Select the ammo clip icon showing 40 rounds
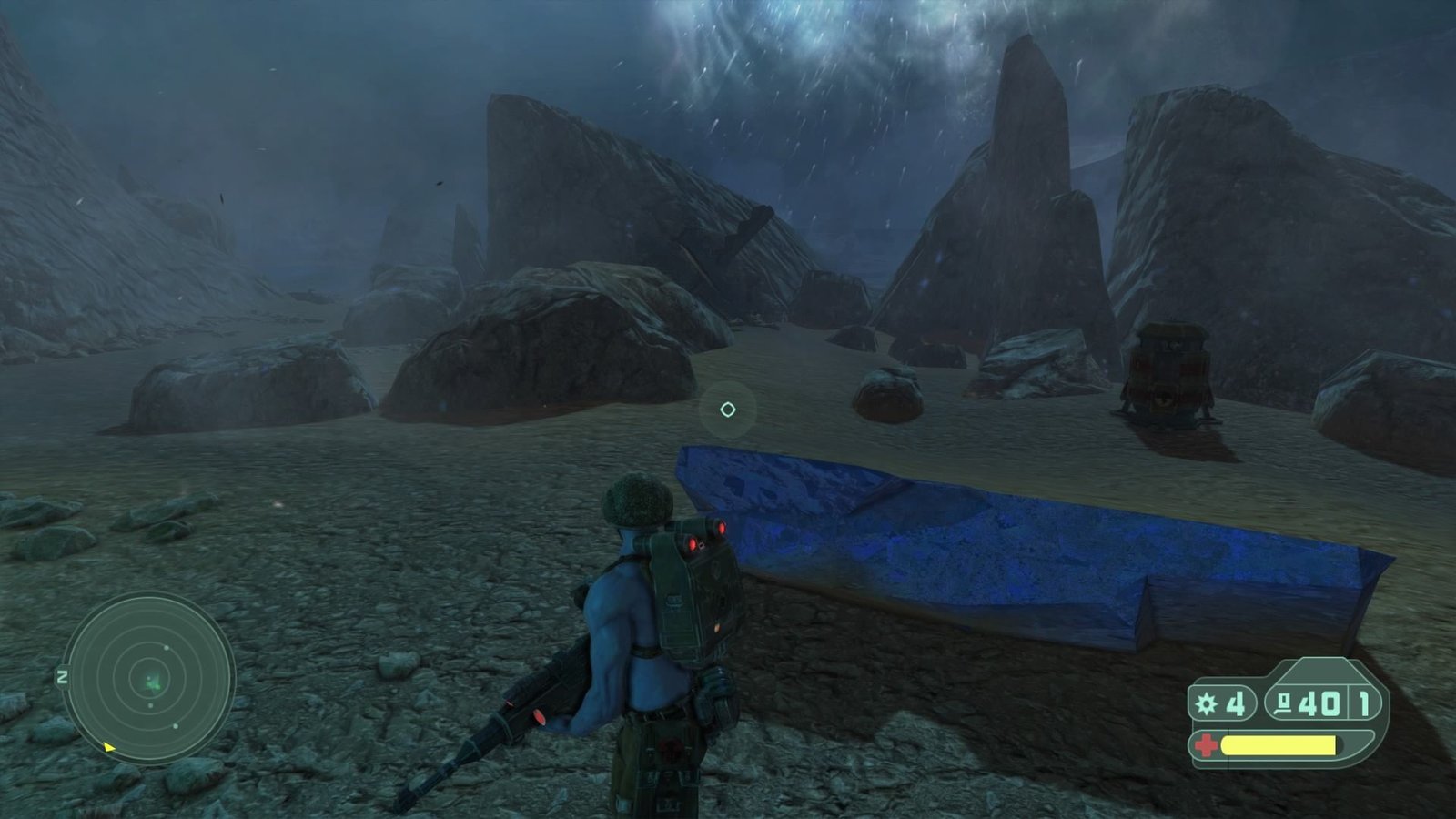 pyautogui.click(x=1284, y=704)
